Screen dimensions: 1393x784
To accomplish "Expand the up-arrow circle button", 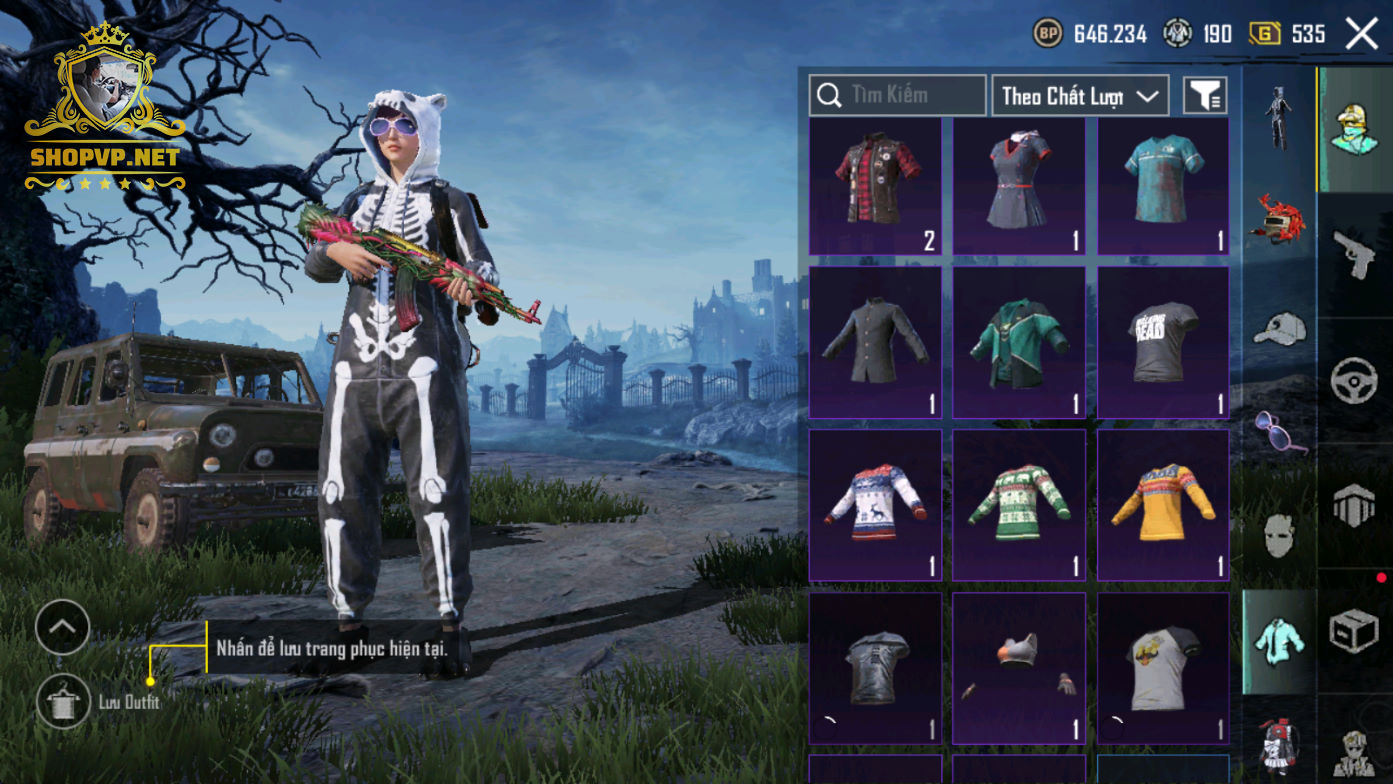I will click(x=62, y=627).
